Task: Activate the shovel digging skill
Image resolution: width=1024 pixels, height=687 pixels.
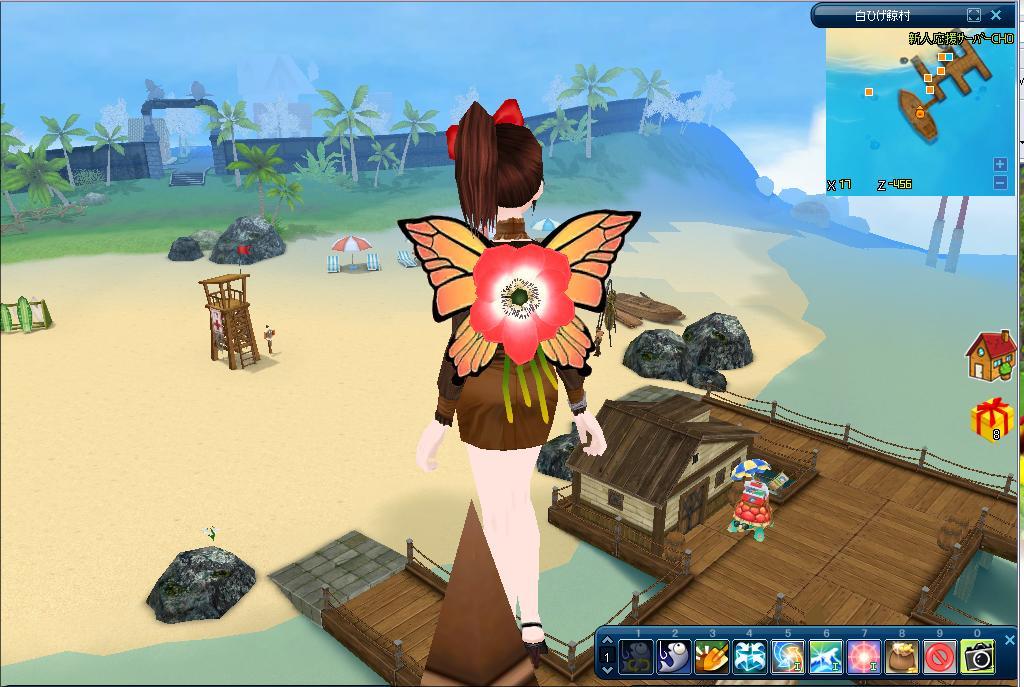Action: [x=712, y=657]
